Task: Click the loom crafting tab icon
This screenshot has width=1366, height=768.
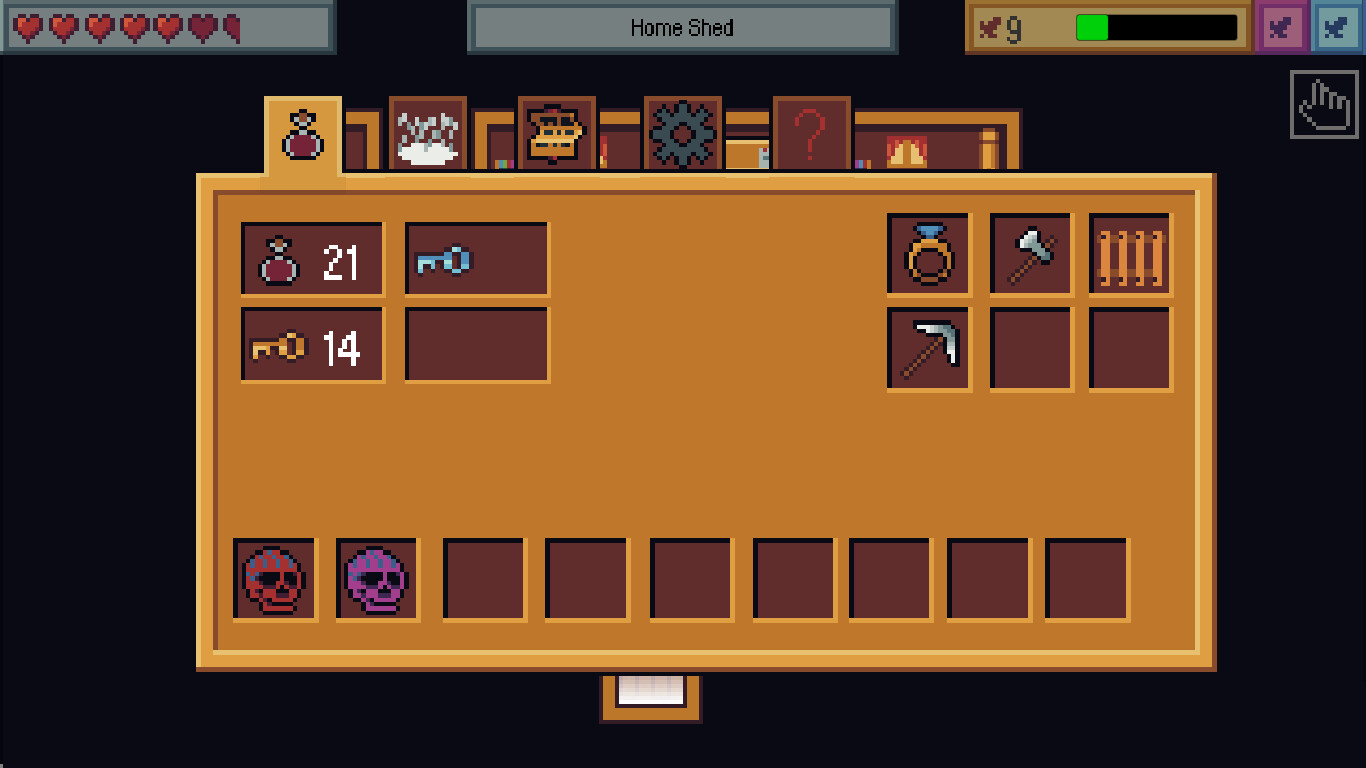Action: [555, 131]
